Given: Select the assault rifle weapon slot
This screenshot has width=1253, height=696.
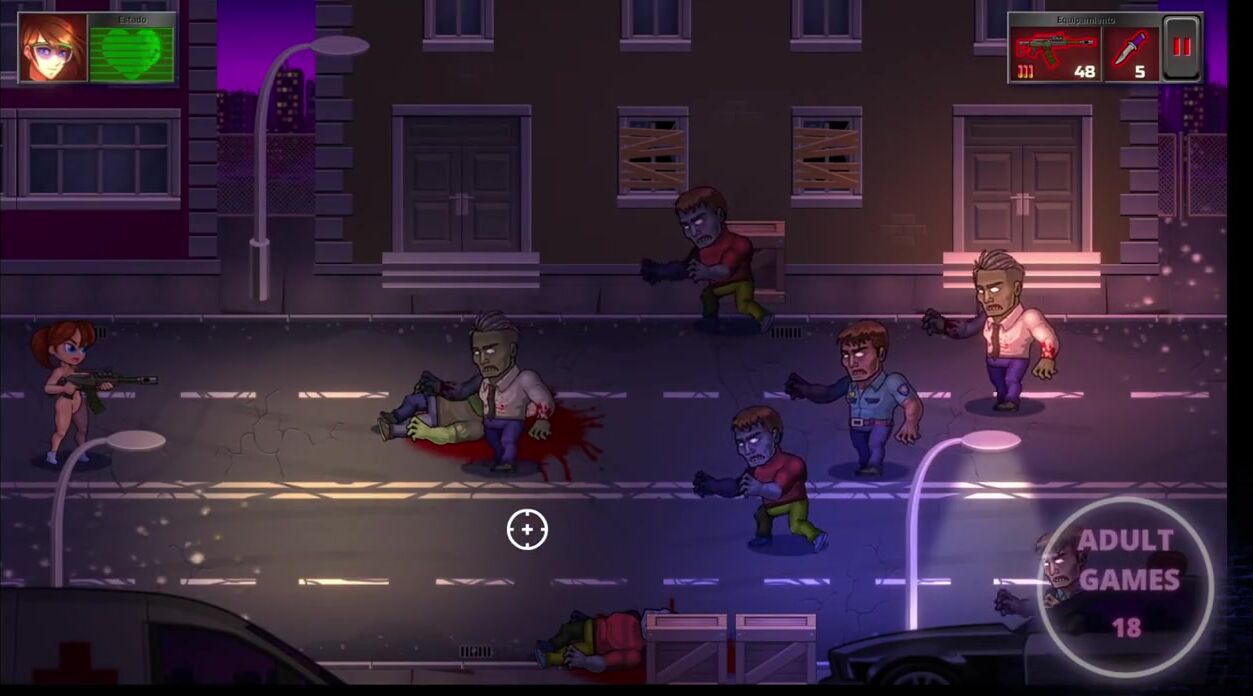Looking at the screenshot, I should pyautogui.click(x=1056, y=54).
